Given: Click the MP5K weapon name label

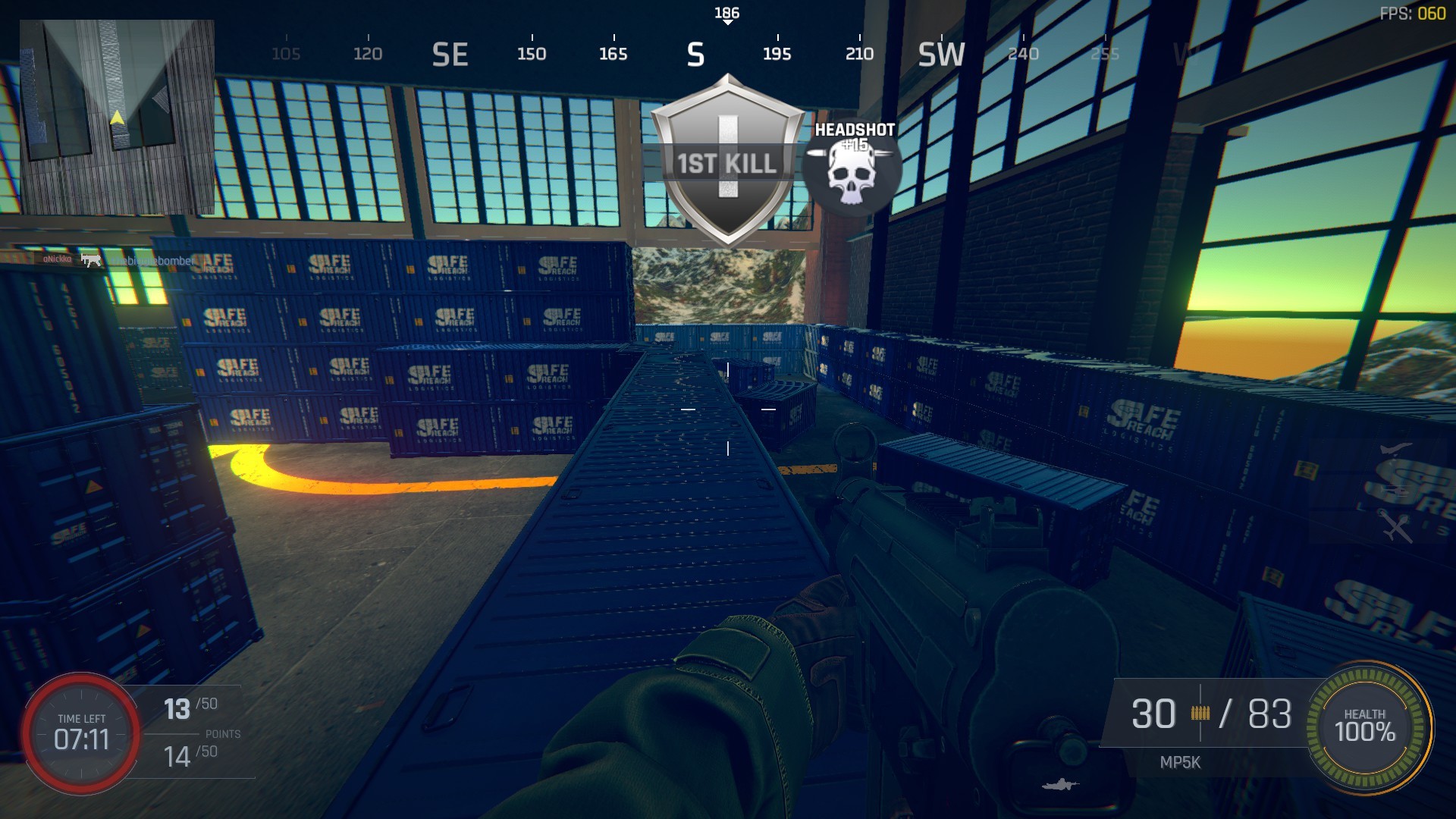Looking at the screenshot, I should (1180, 763).
